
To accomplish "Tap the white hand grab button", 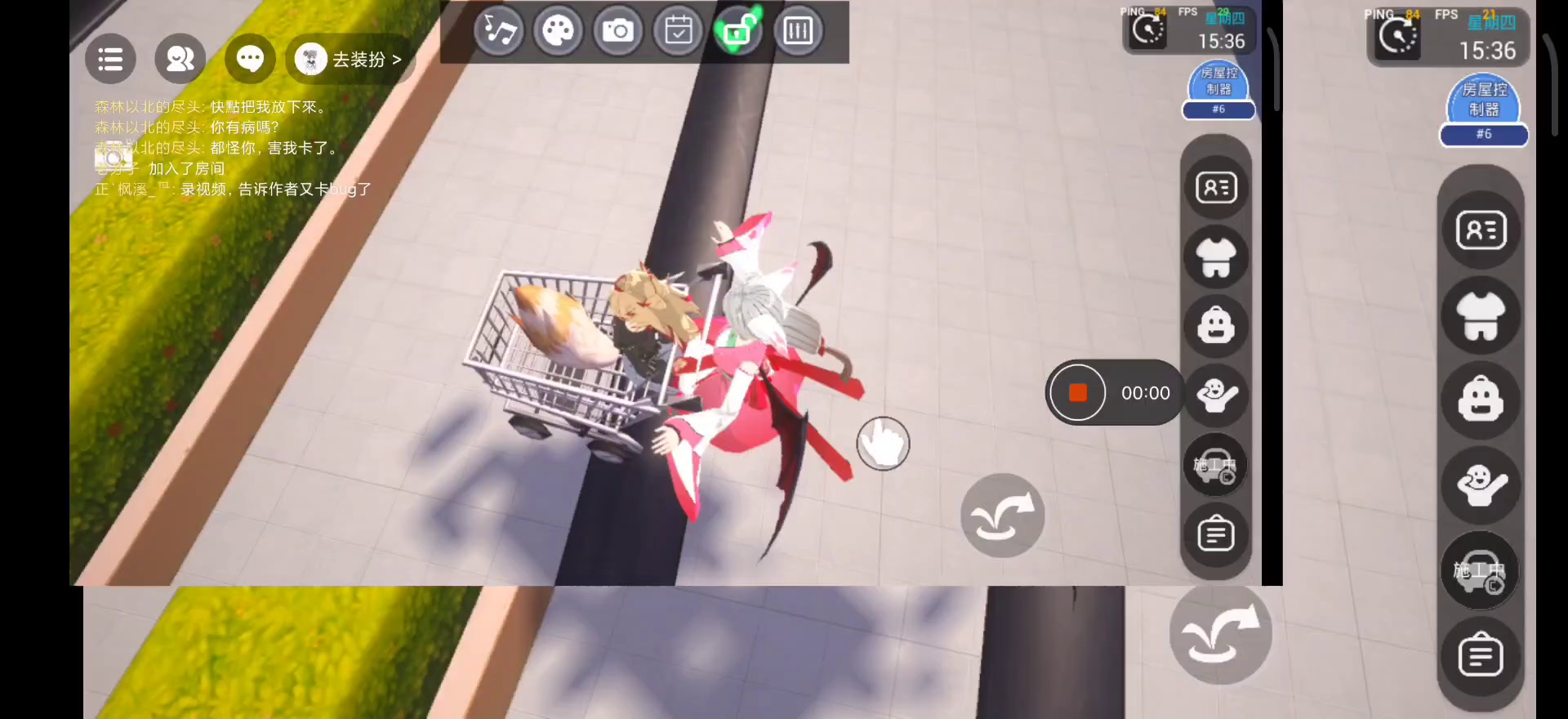I will (883, 444).
